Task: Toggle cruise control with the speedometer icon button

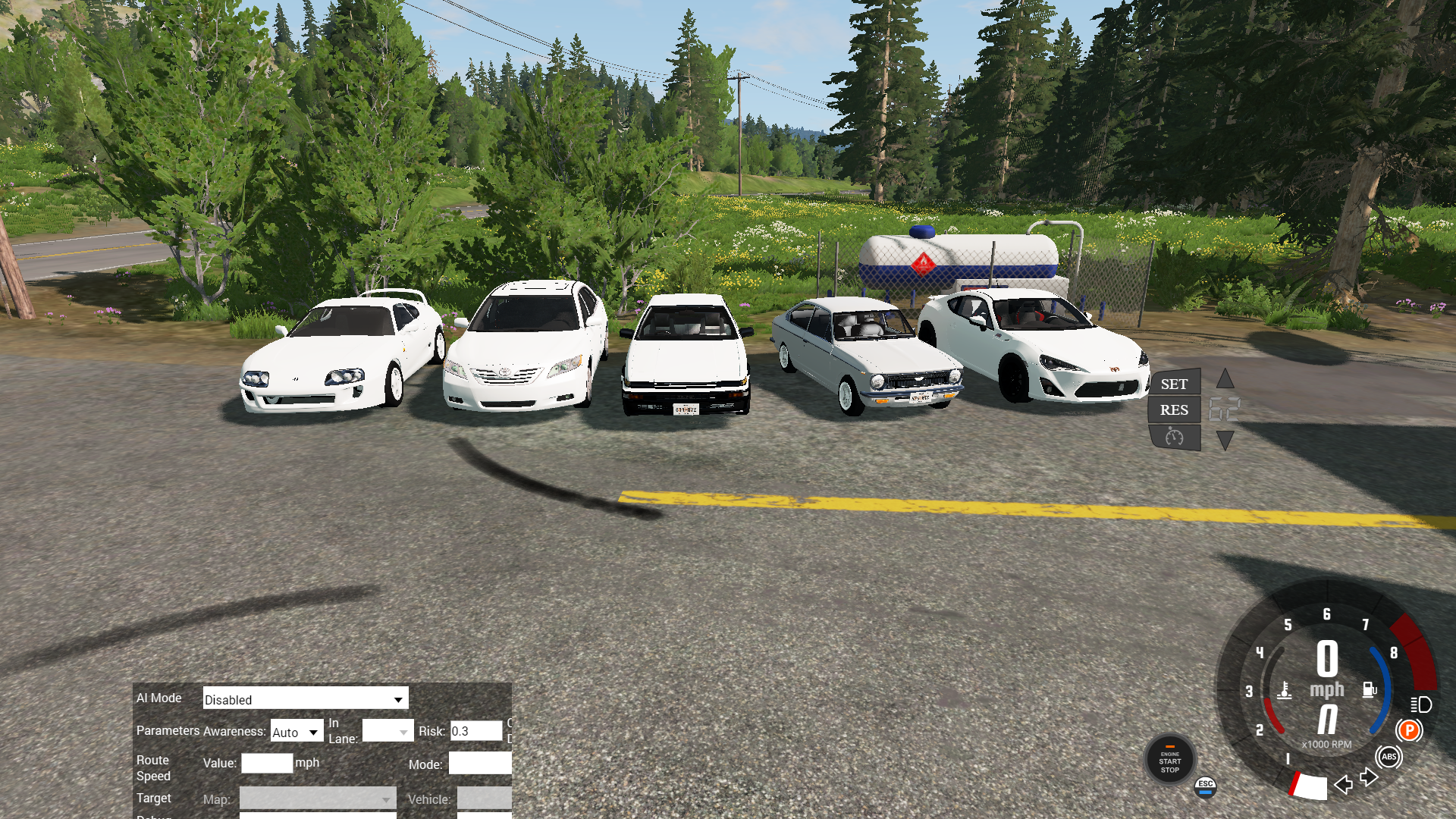Action: [1174, 437]
